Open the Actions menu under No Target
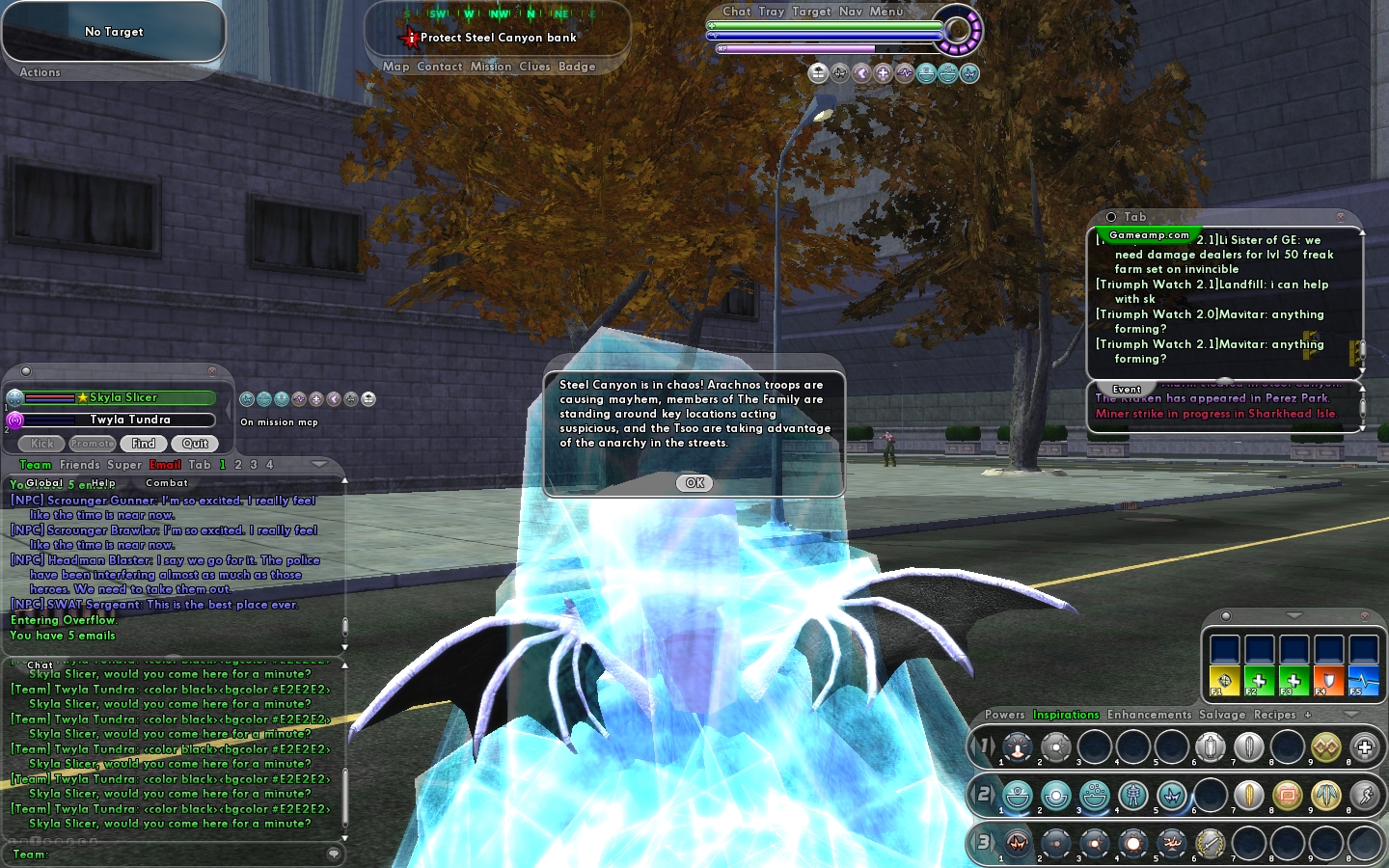Image resolution: width=1389 pixels, height=868 pixels. point(40,72)
